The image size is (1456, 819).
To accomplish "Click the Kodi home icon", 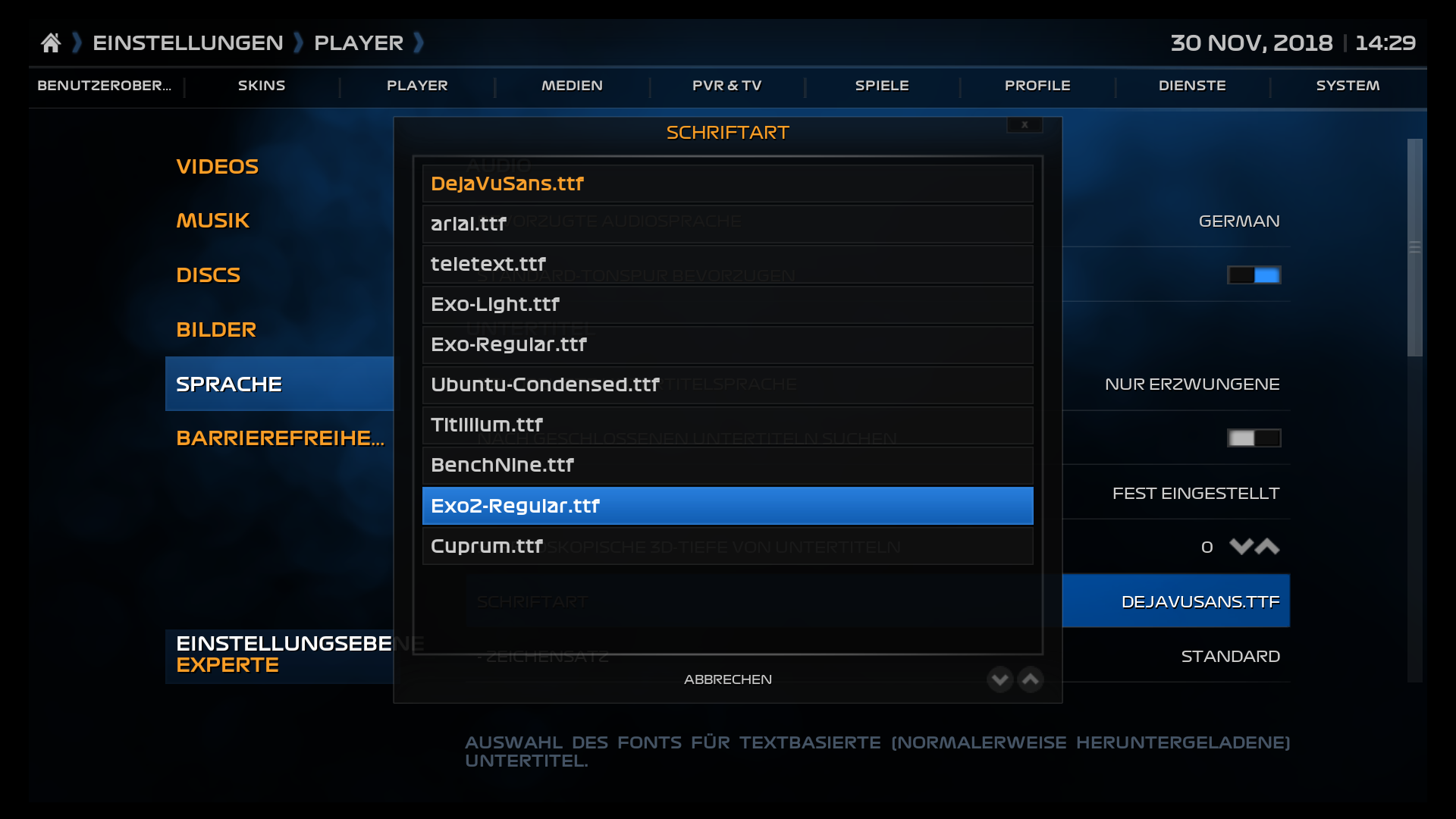I will click(51, 42).
